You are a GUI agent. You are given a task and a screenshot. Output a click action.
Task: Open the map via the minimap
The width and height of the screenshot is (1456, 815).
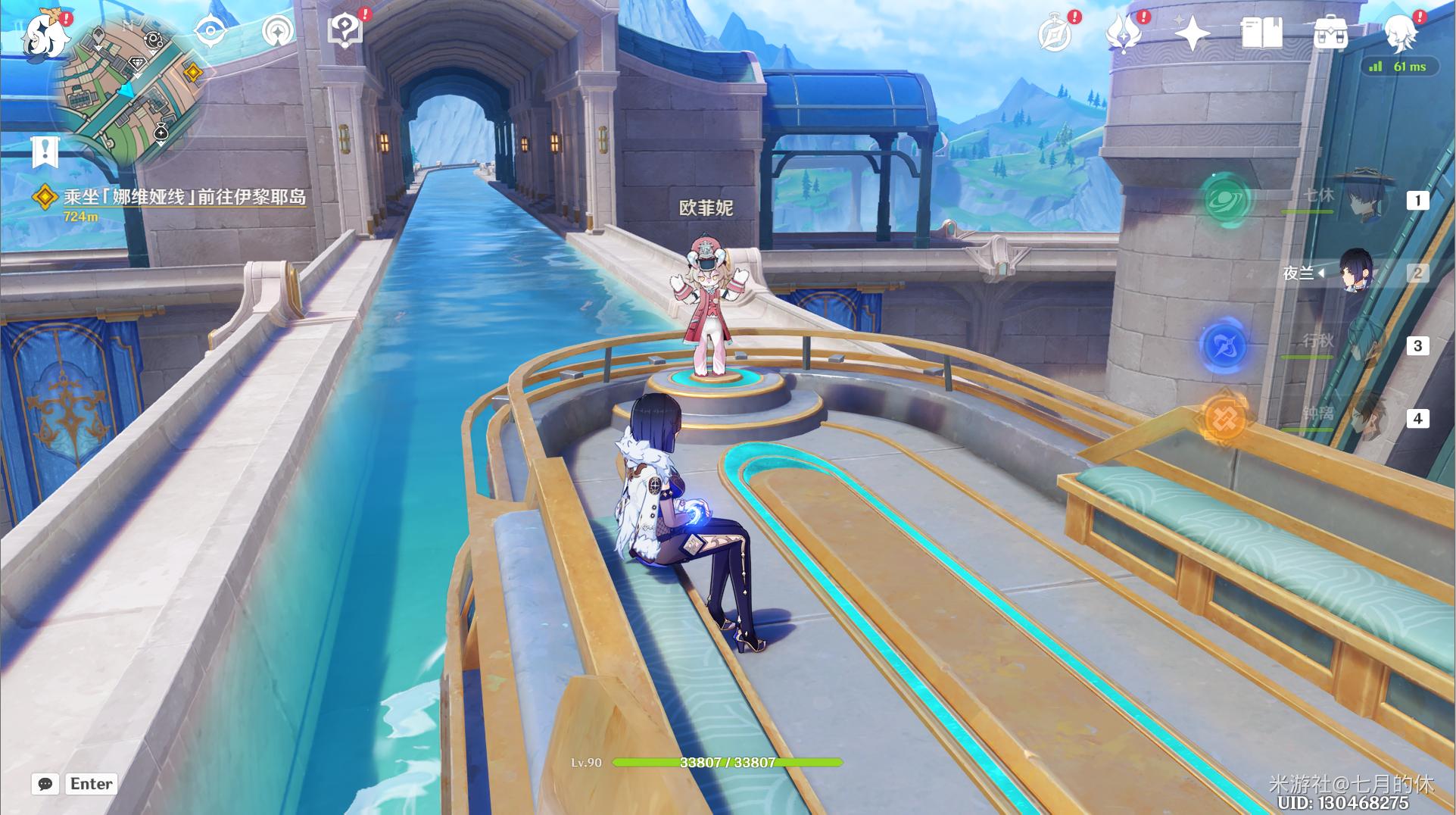point(129,87)
